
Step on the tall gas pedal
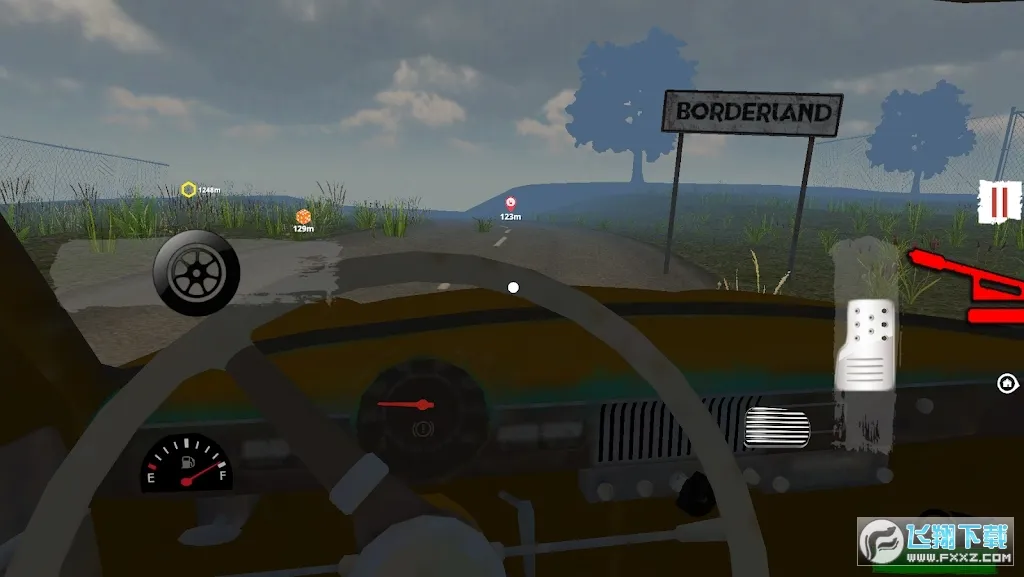(866, 344)
